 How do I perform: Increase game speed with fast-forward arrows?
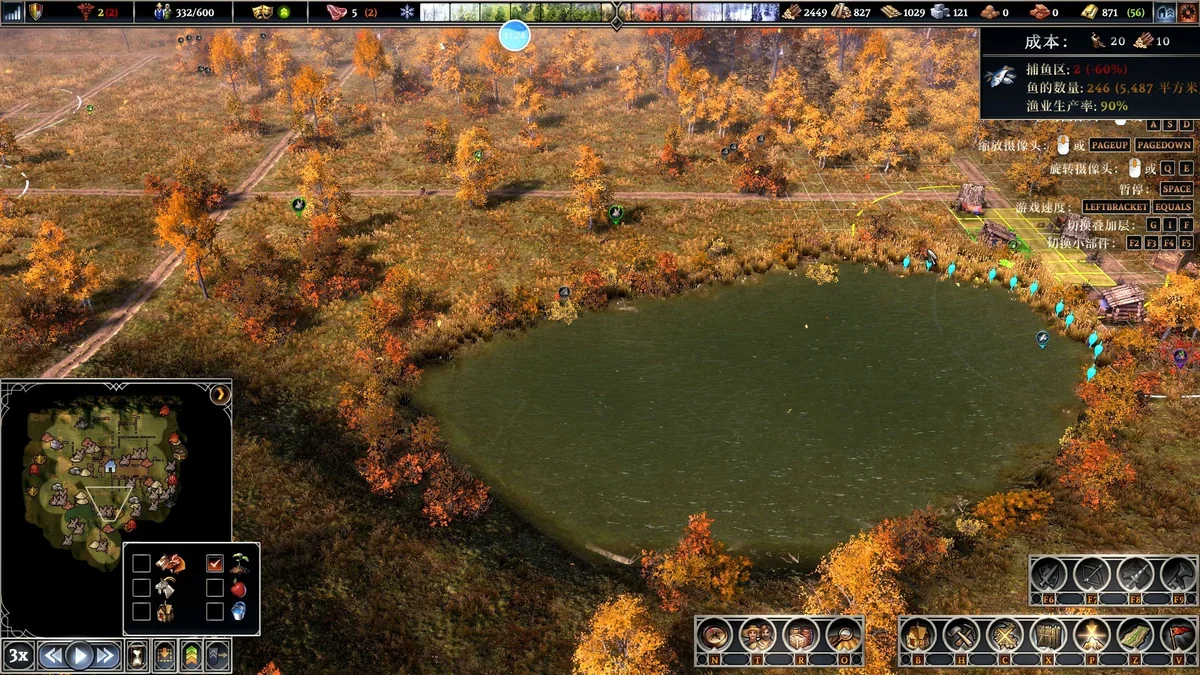tap(106, 656)
